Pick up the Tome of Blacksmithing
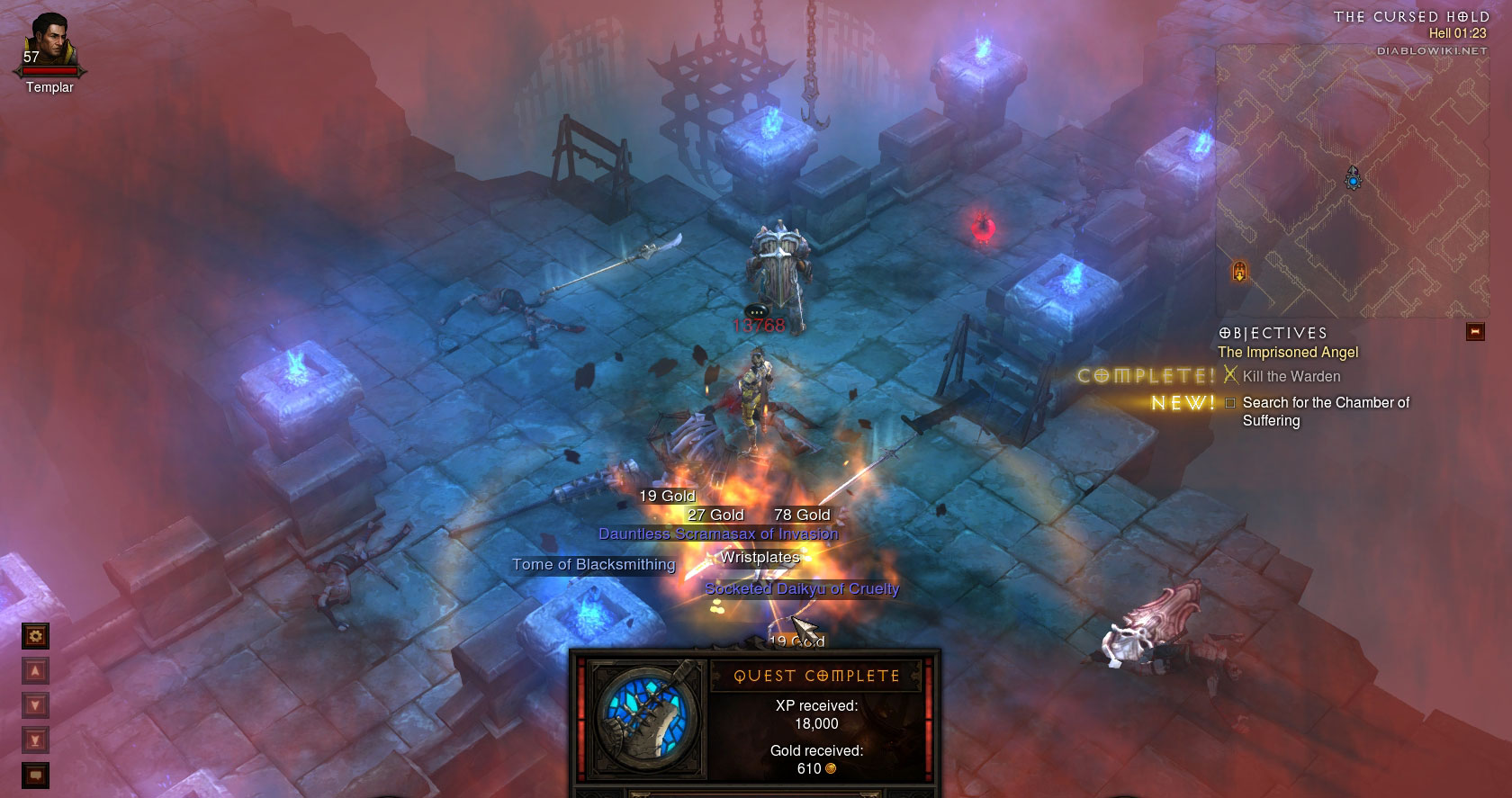 click(x=593, y=565)
